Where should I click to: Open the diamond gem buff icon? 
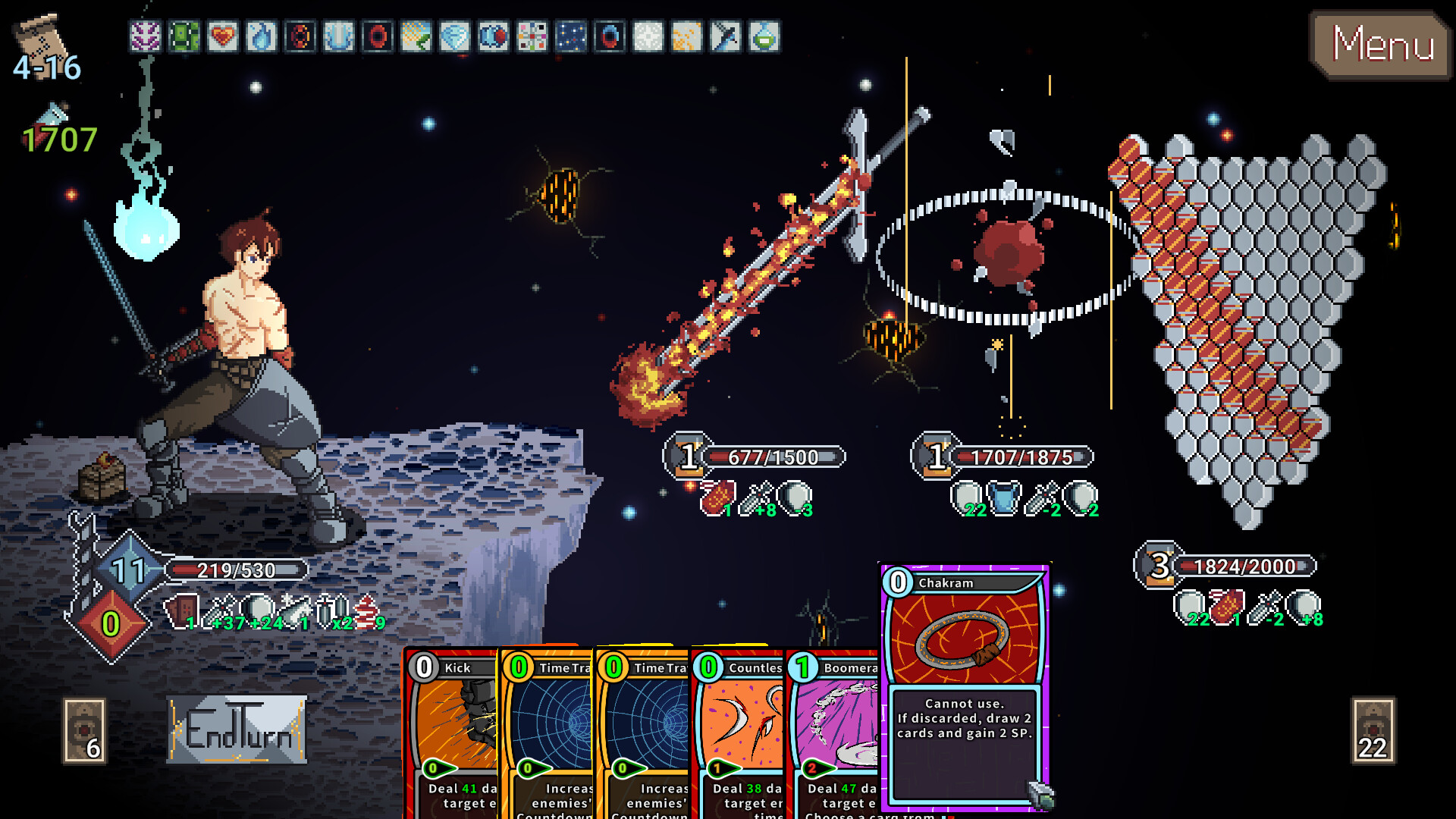click(x=453, y=34)
